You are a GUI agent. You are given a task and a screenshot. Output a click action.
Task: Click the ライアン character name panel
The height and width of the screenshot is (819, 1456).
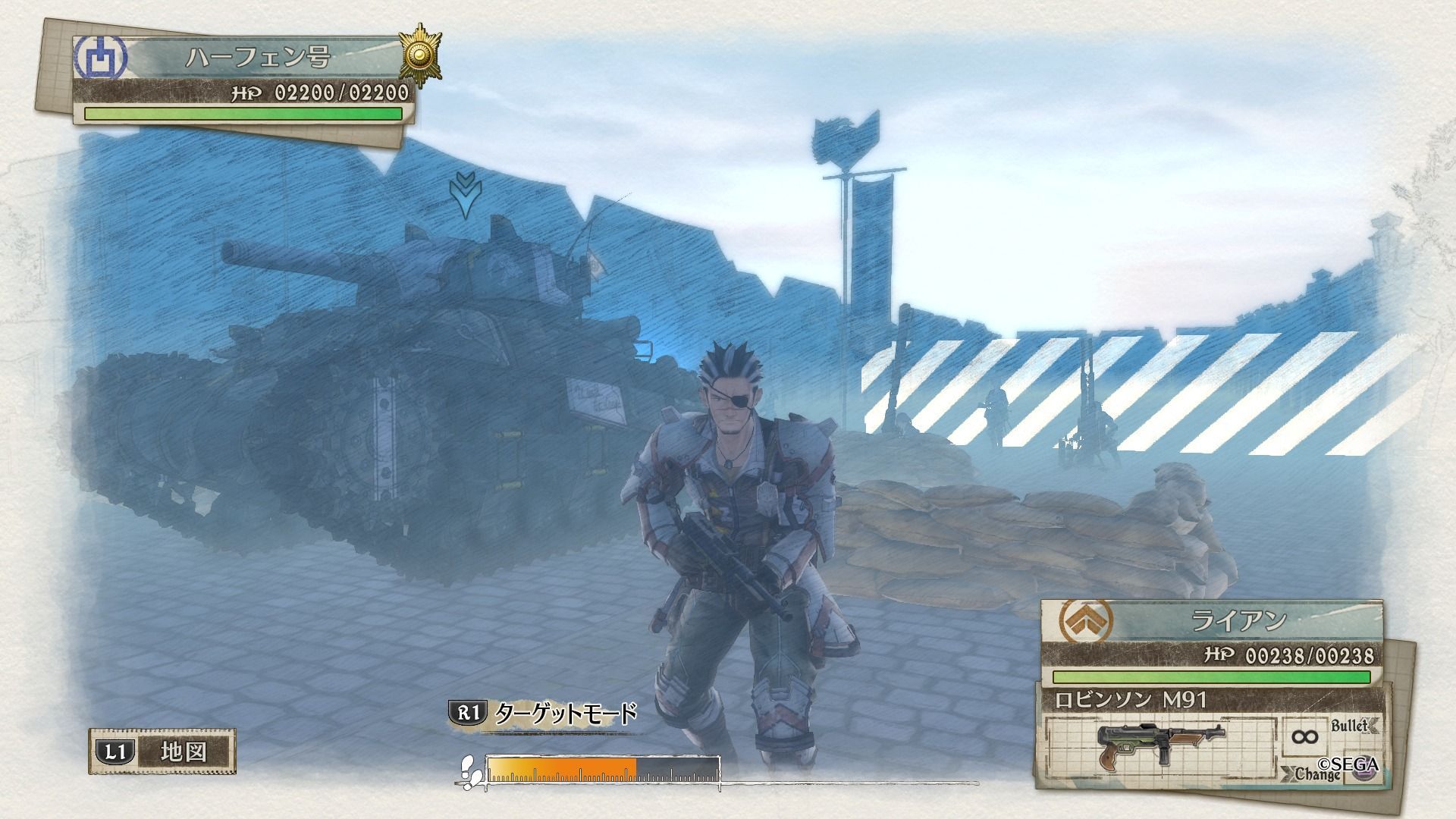(1238, 620)
